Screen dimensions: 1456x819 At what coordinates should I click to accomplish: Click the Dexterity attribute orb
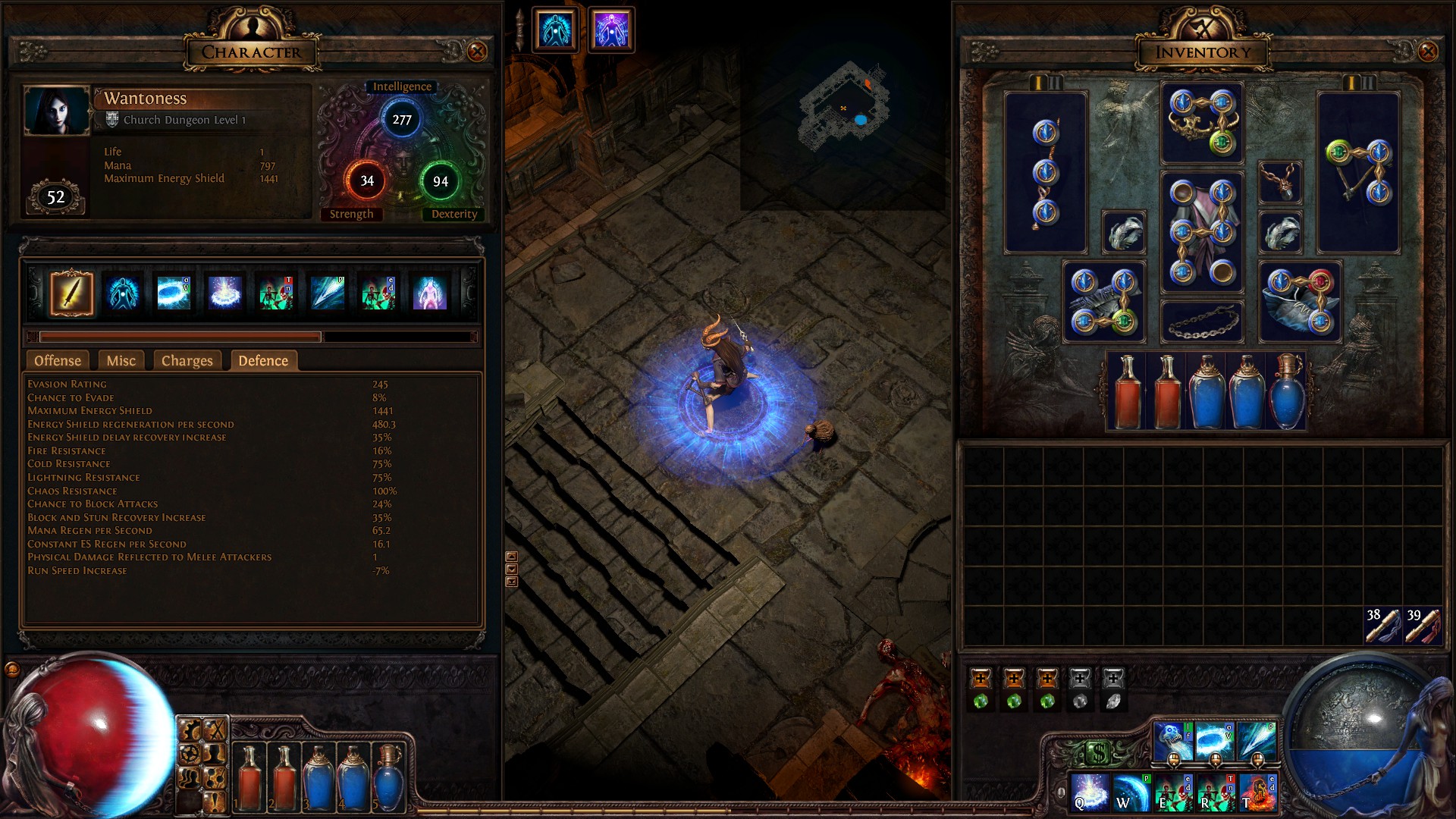click(440, 181)
